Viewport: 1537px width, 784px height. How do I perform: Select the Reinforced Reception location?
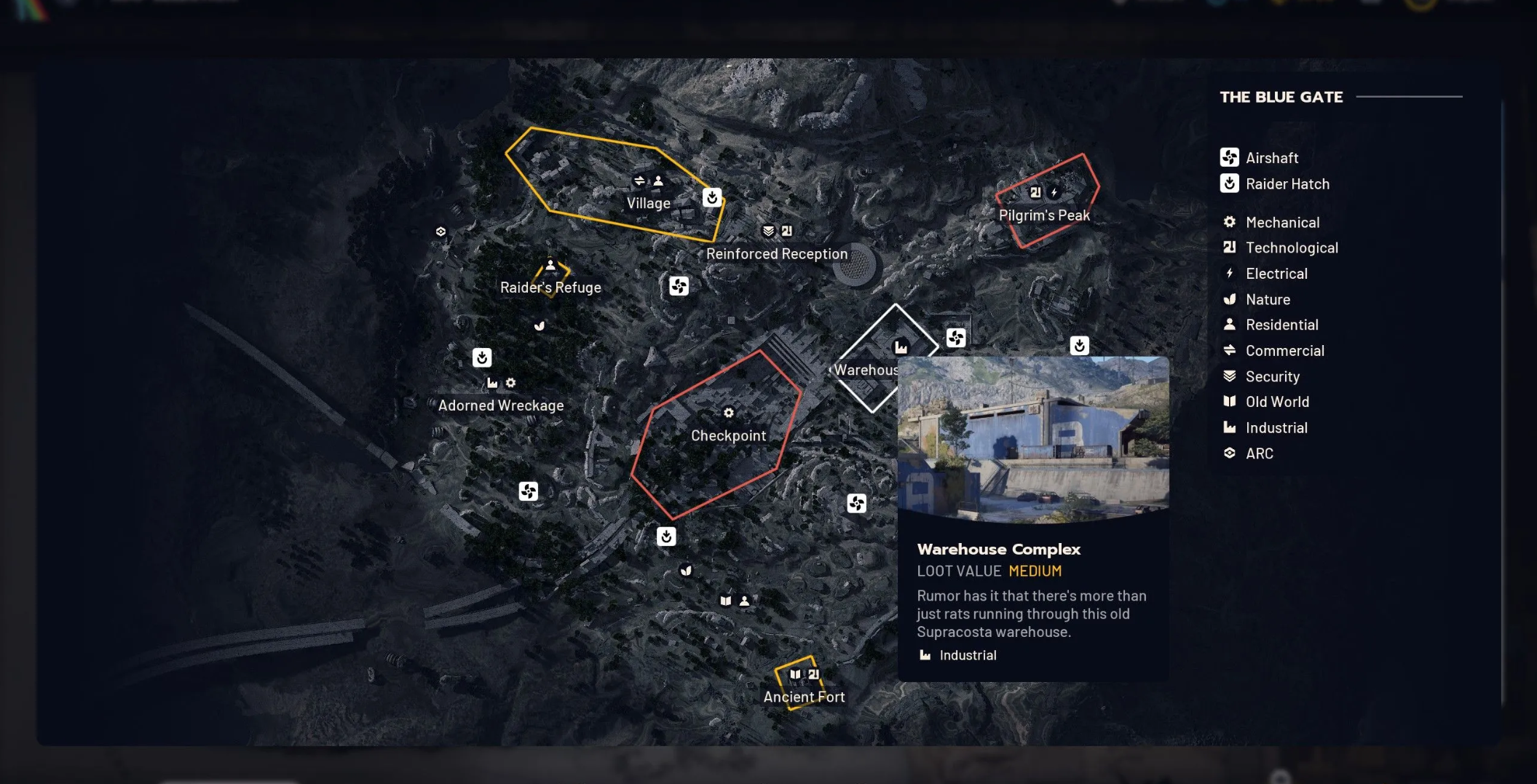coord(776,254)
